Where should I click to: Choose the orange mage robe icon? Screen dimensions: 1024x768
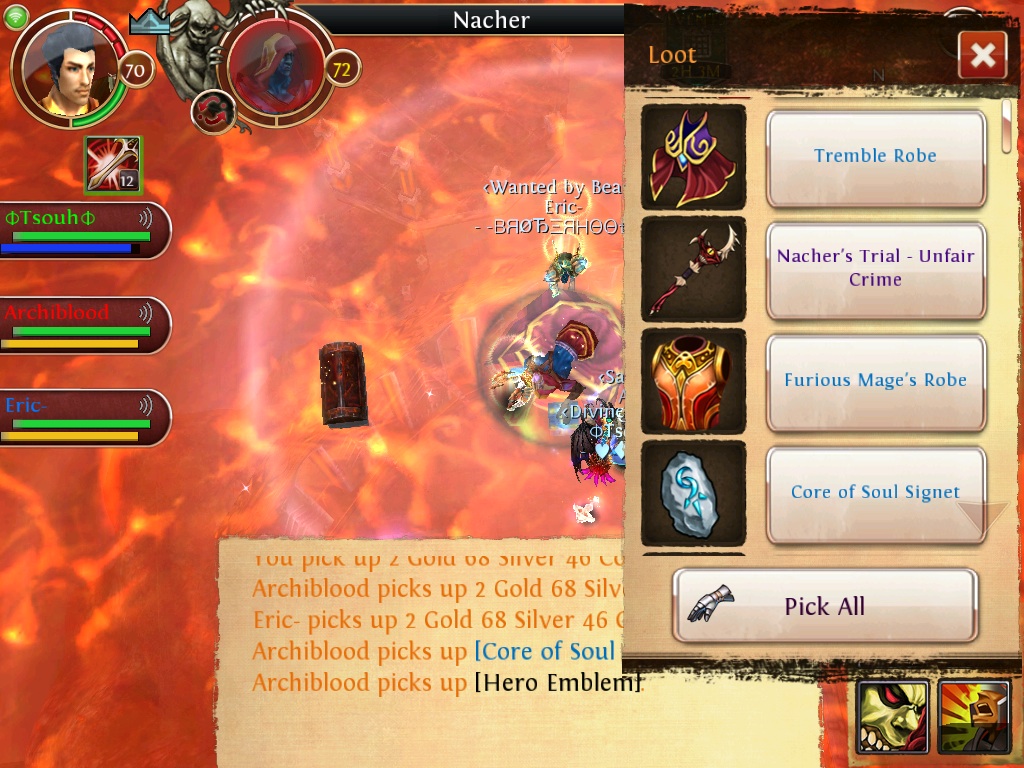coord(693,380)
